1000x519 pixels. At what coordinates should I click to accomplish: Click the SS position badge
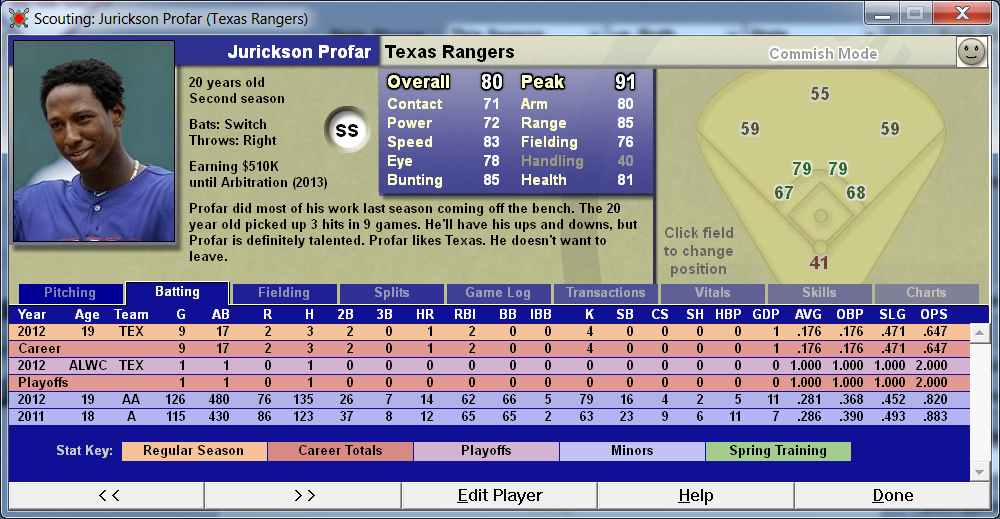346,131
